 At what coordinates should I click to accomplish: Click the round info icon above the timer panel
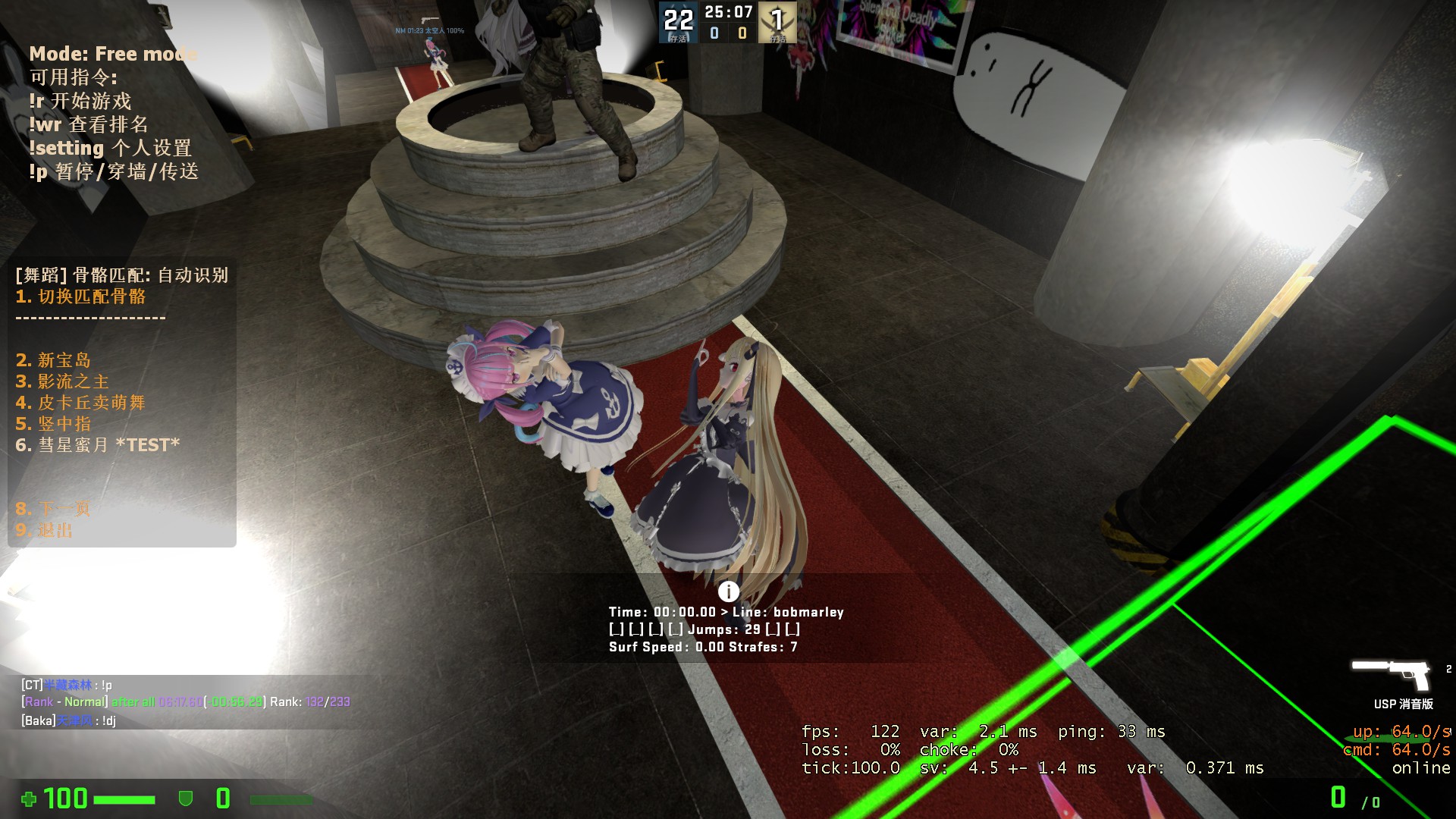pos(728,591)
